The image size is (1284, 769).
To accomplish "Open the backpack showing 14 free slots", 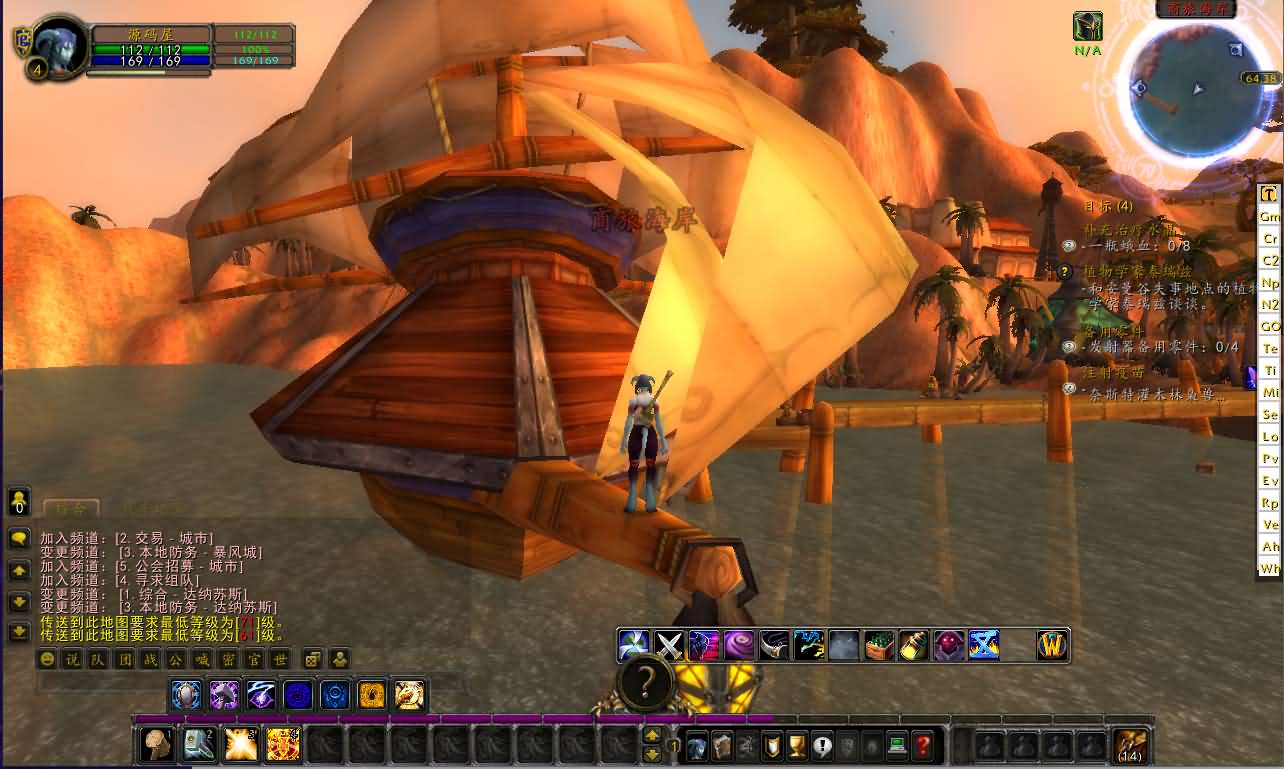I will point(1130,746).
